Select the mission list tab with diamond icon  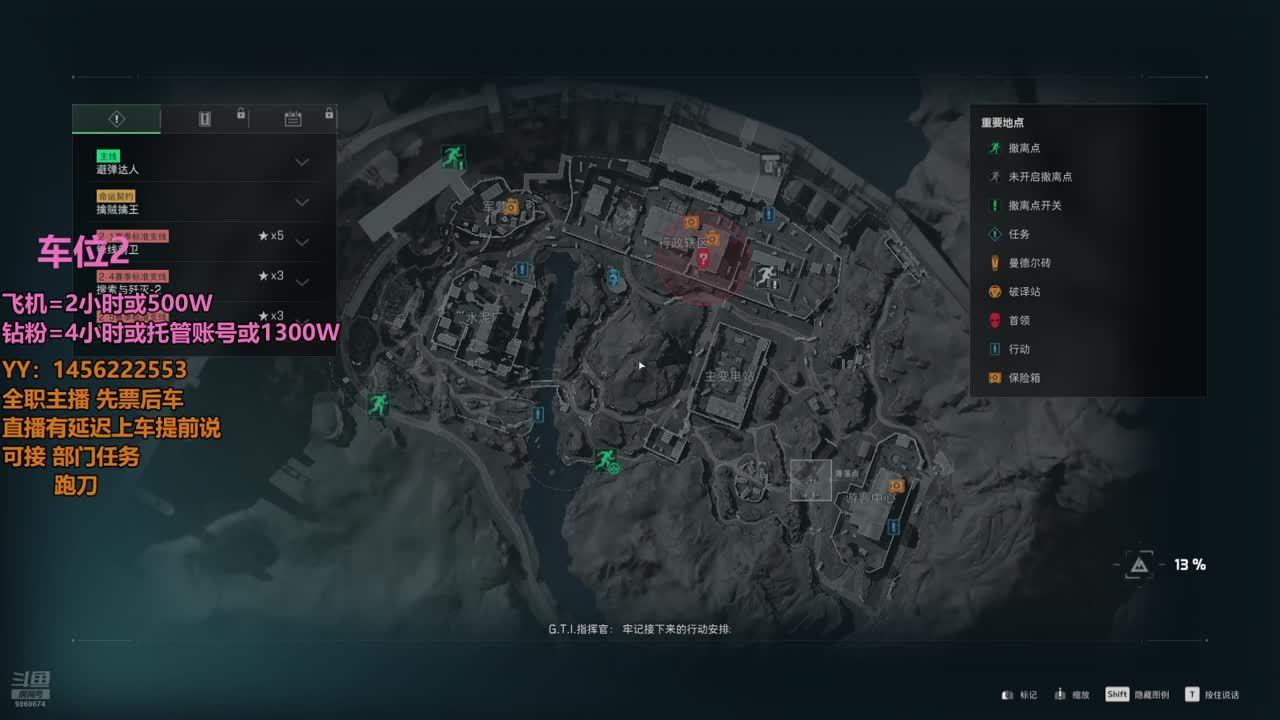(117, 119)
